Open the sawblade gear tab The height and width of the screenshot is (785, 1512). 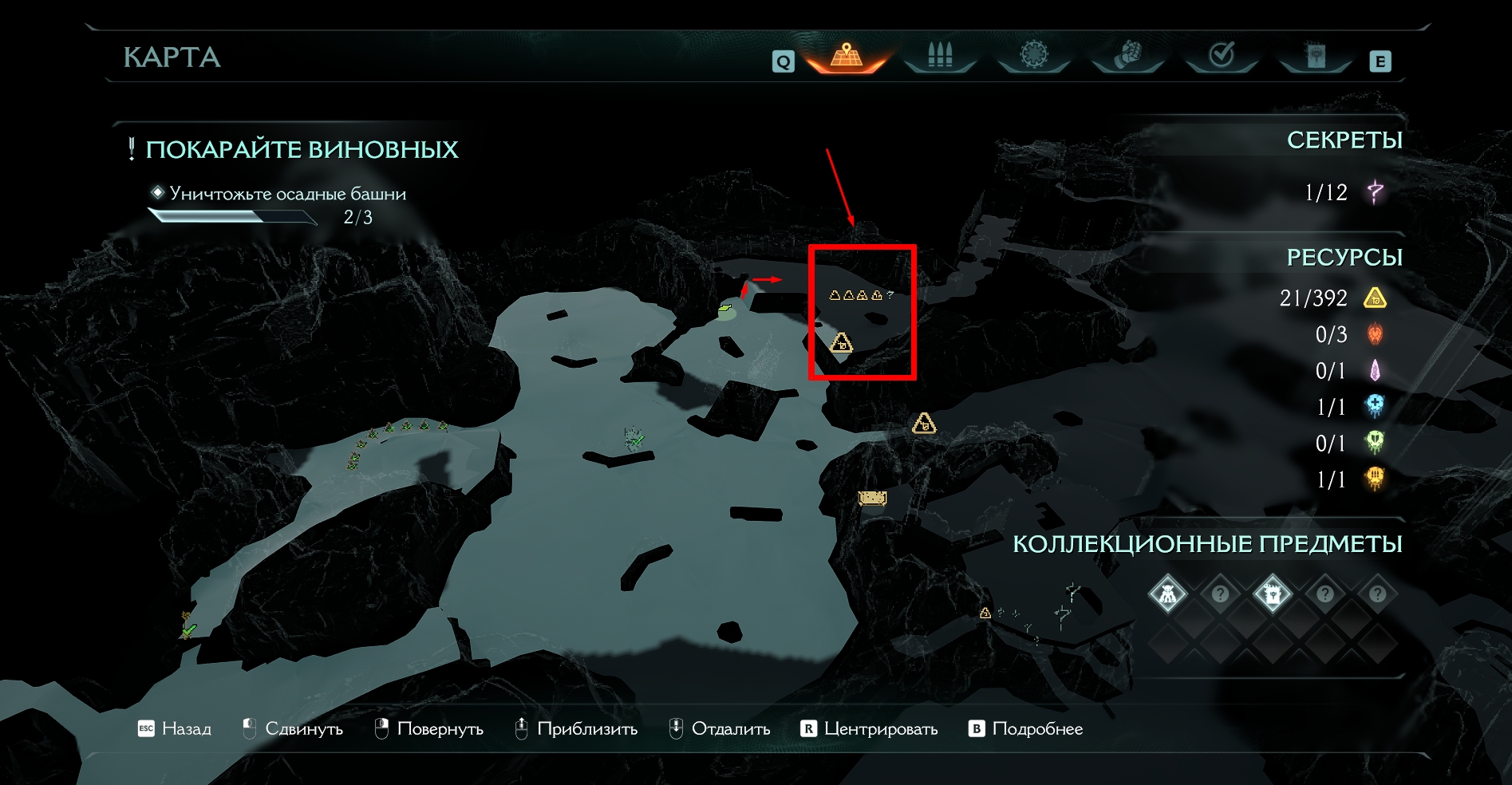tap(1033, 55)
